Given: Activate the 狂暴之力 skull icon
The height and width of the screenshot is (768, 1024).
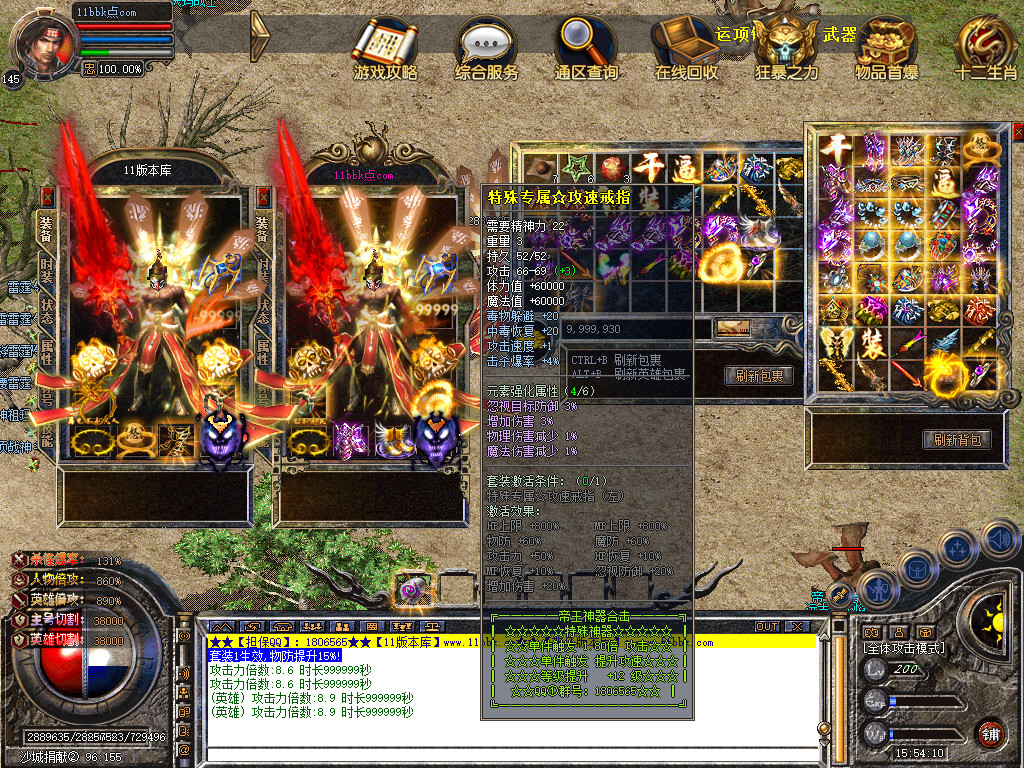Looking at the screenshot, I should (785, 45).
